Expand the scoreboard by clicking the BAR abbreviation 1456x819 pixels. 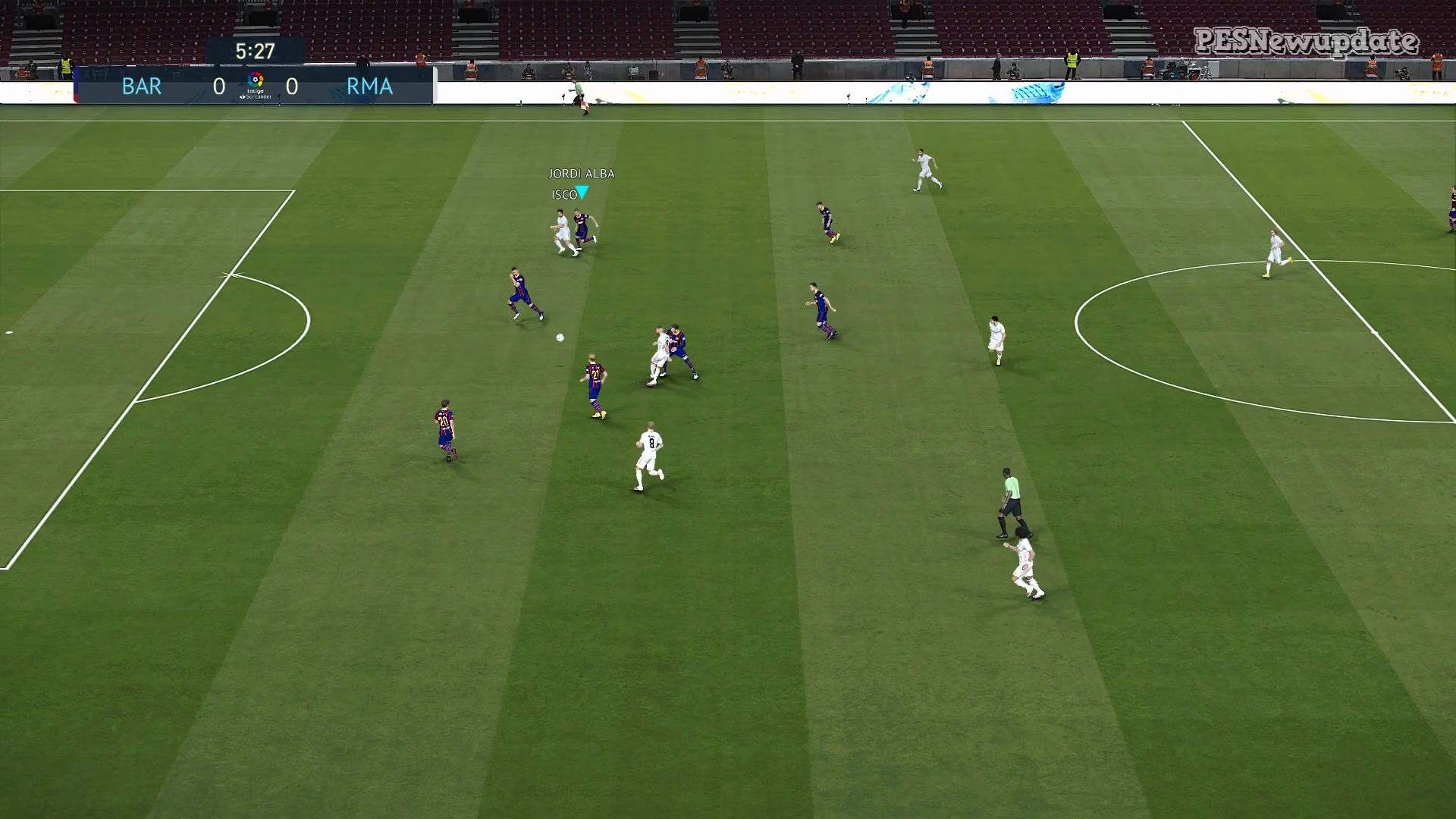[x=140, y=86]
